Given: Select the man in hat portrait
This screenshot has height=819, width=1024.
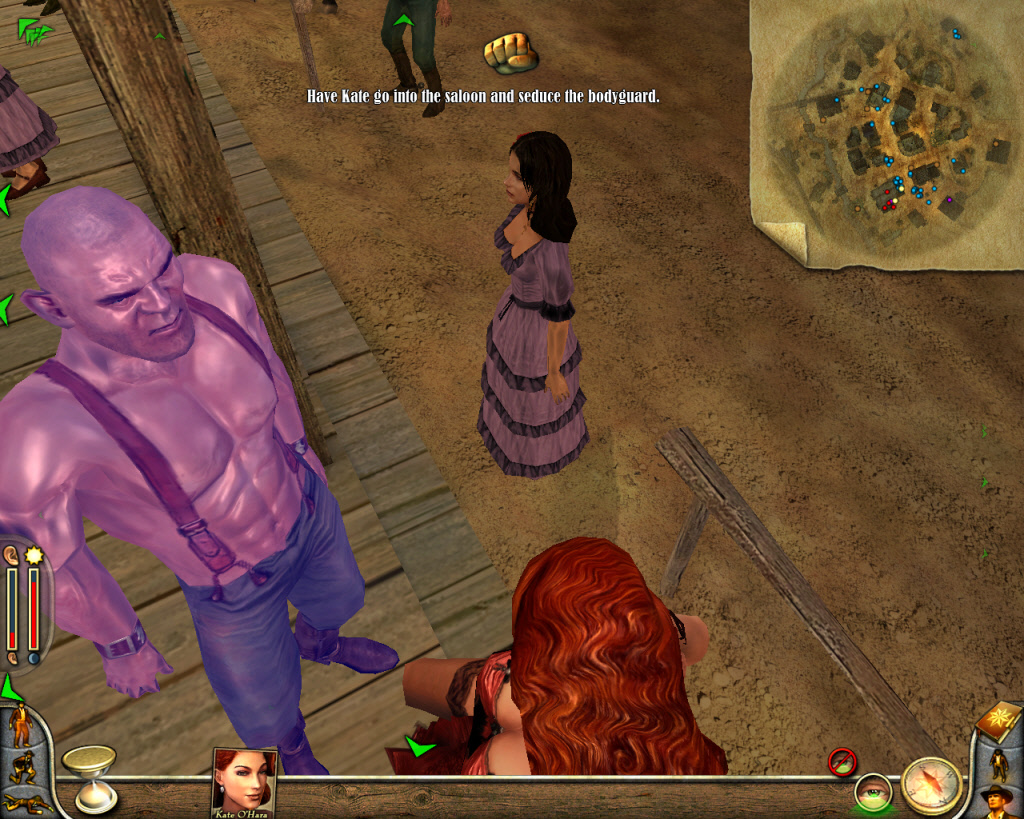Looking at the screenshot, I should pyautogui.click(x=998, y=801).
